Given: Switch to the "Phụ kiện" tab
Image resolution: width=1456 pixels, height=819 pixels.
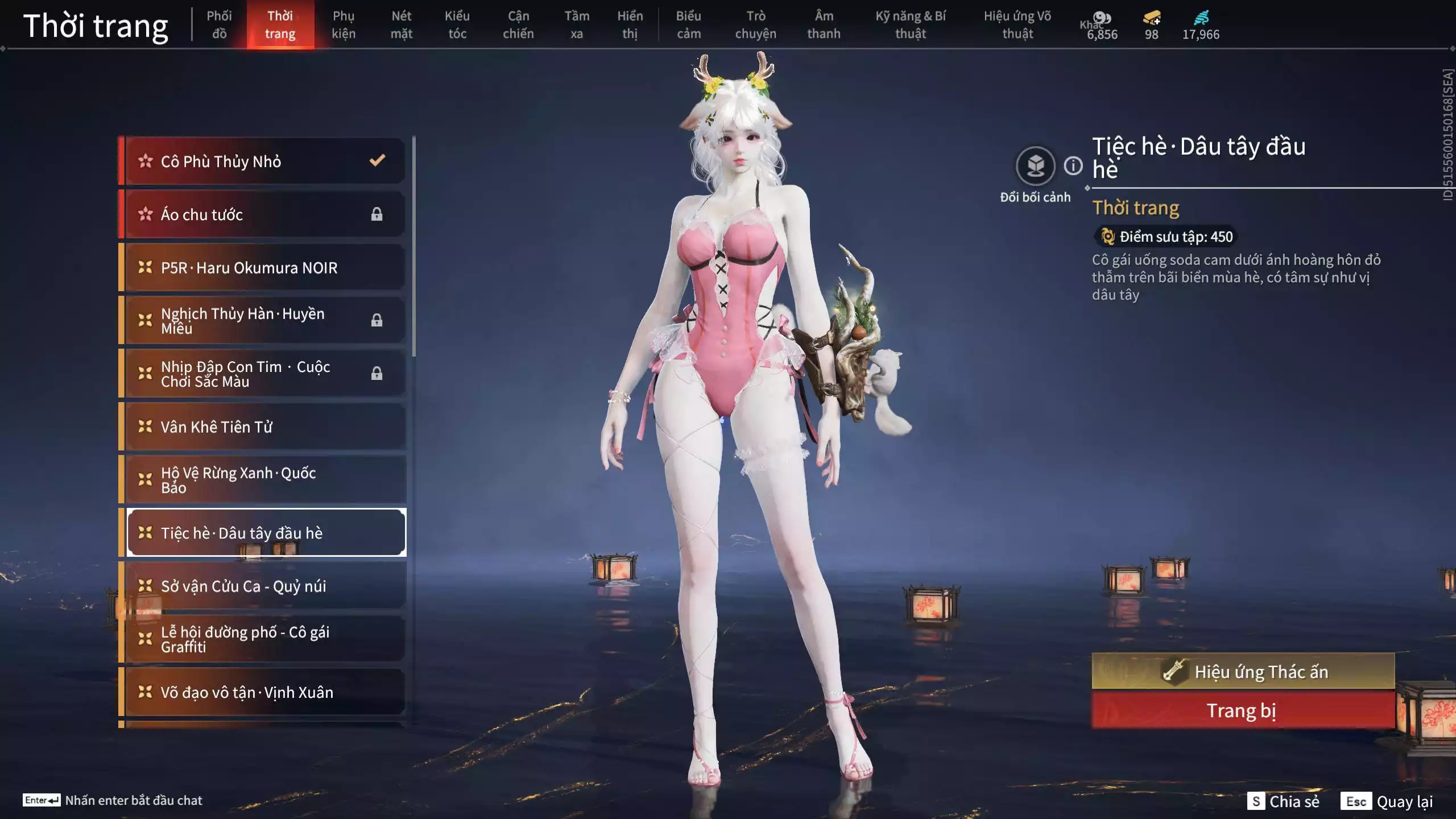Looking at the screenshot, I should [344, 24].
